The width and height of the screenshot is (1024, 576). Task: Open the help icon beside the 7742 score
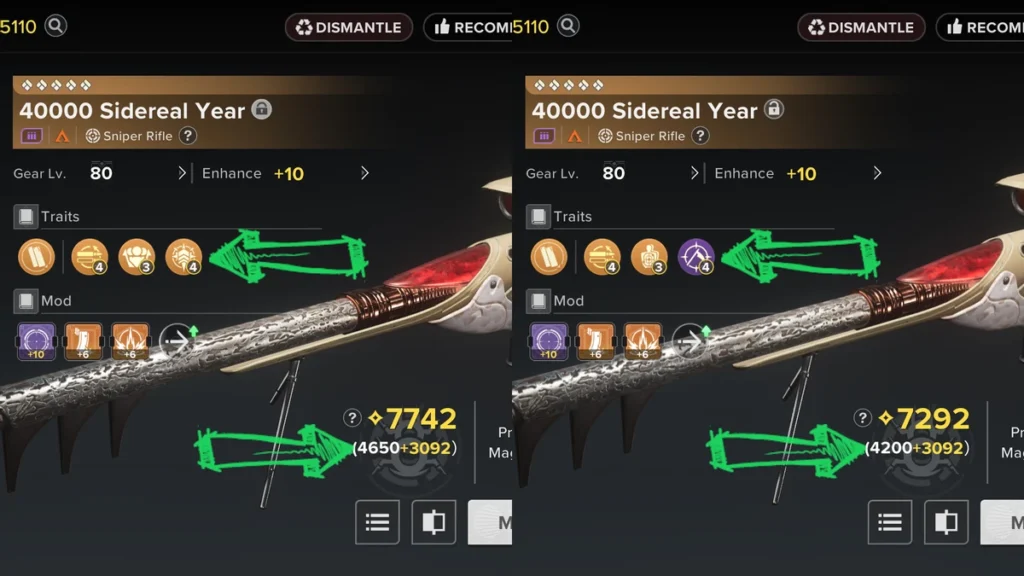click(352, 418)
